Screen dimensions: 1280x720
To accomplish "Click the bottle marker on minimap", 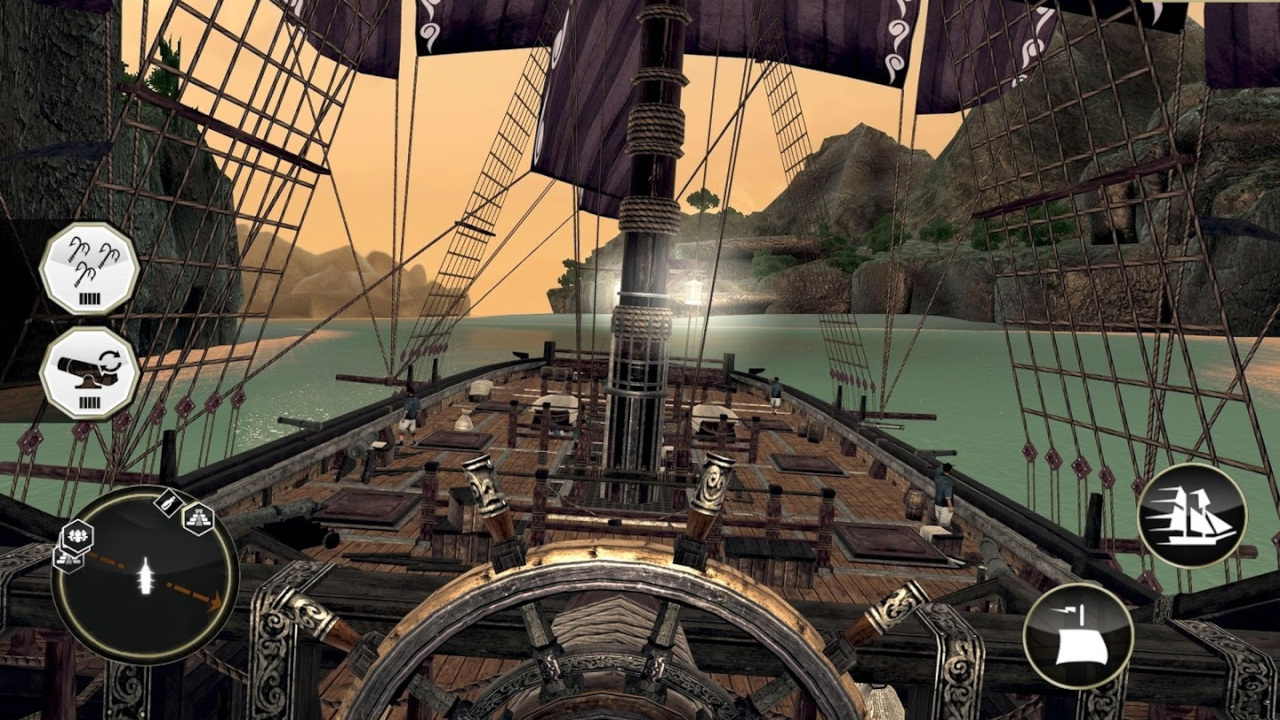I will [x=167, y=503].
